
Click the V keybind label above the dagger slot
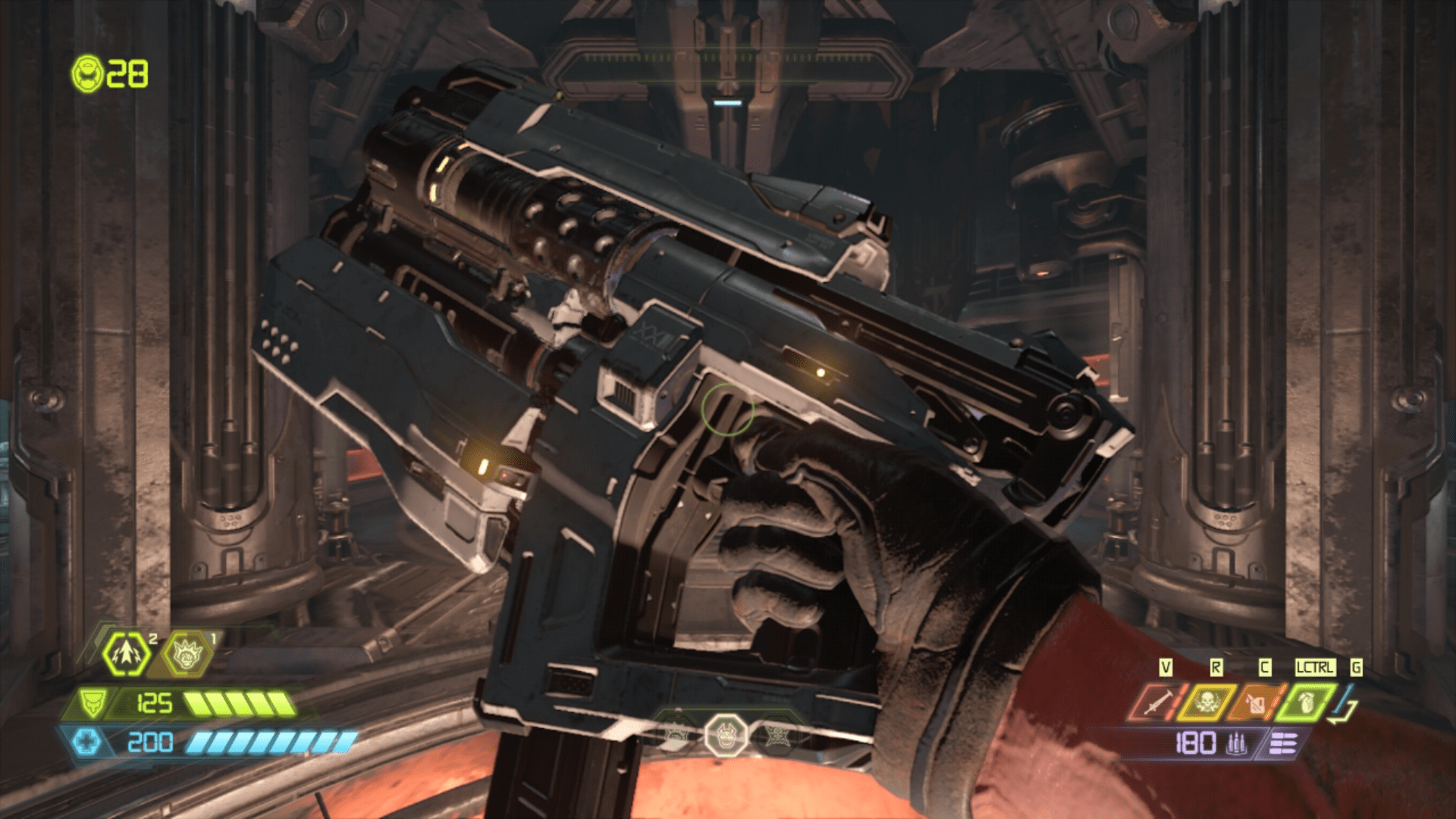1166,666
